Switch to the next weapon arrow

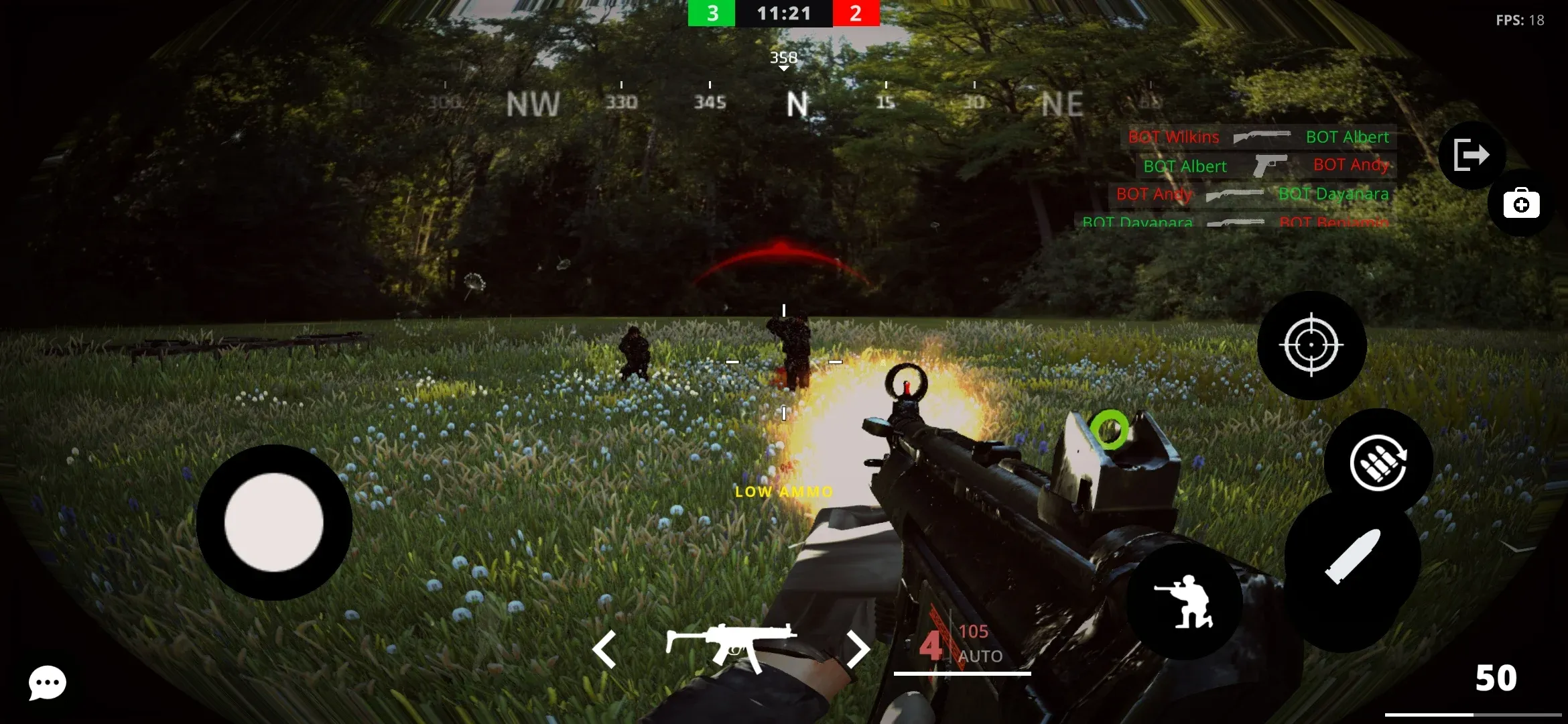click(x=857, y=649)
